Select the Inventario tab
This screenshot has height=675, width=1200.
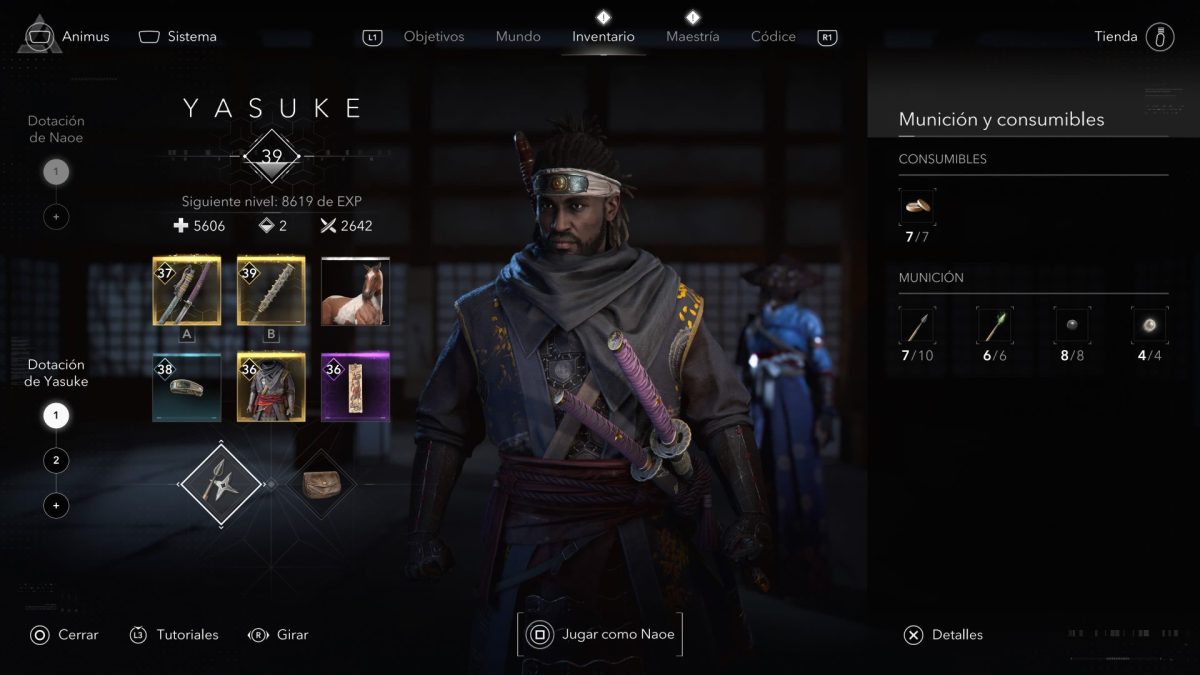click(x=603, y=37)
